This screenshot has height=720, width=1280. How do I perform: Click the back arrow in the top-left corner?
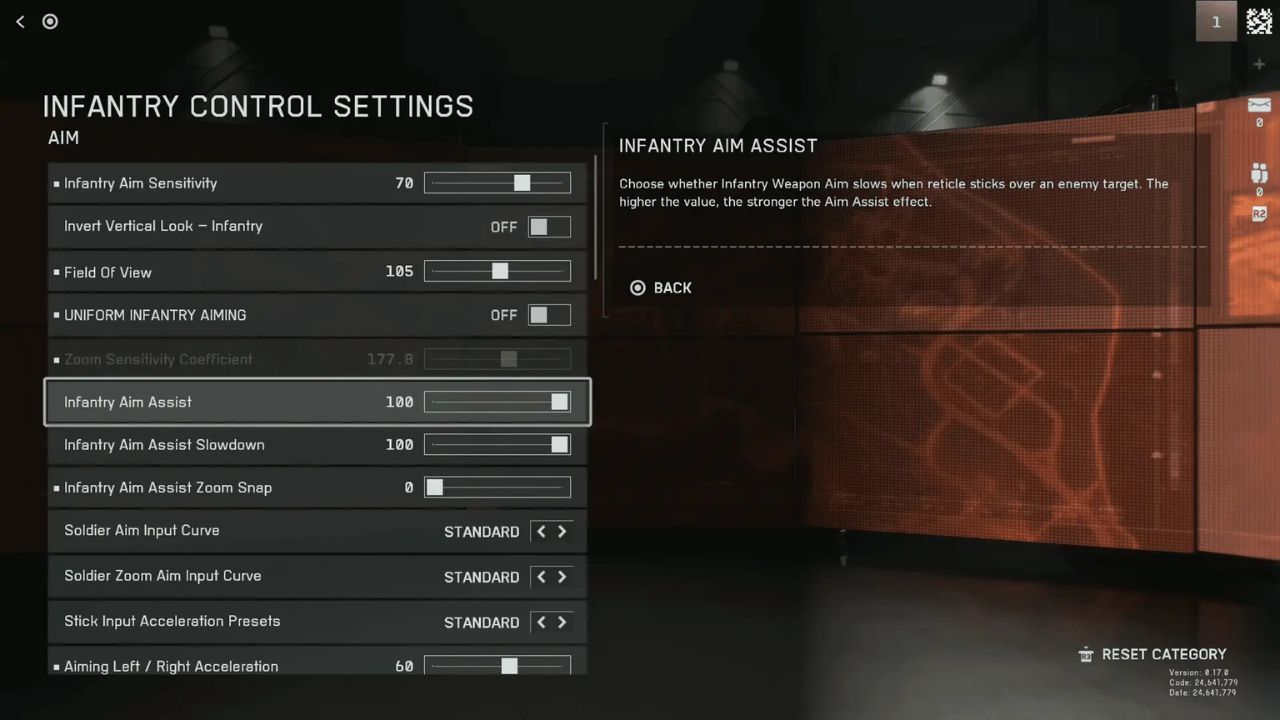pos(19,21)
